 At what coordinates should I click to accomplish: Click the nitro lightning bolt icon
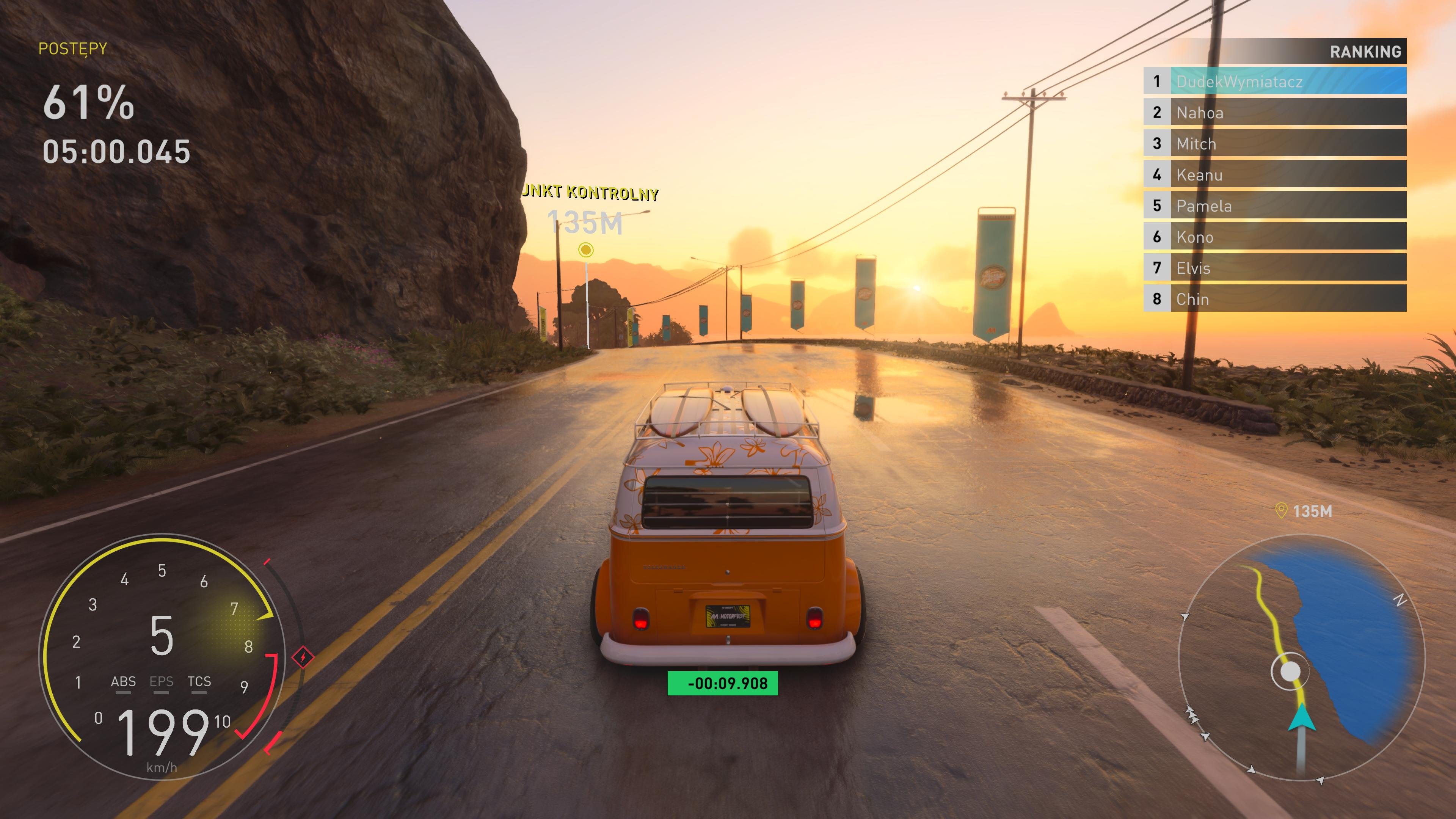coord(303,657)
